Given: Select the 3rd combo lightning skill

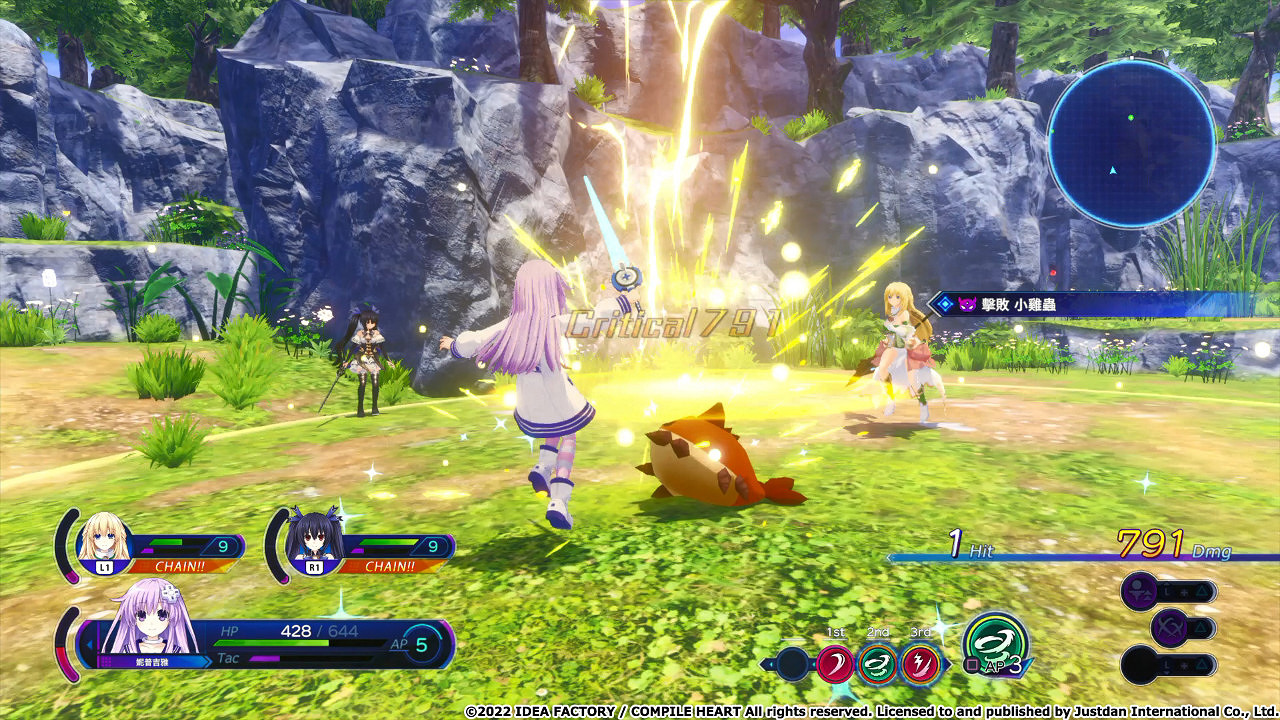Looking at the screenshot, I should [919, 663].
